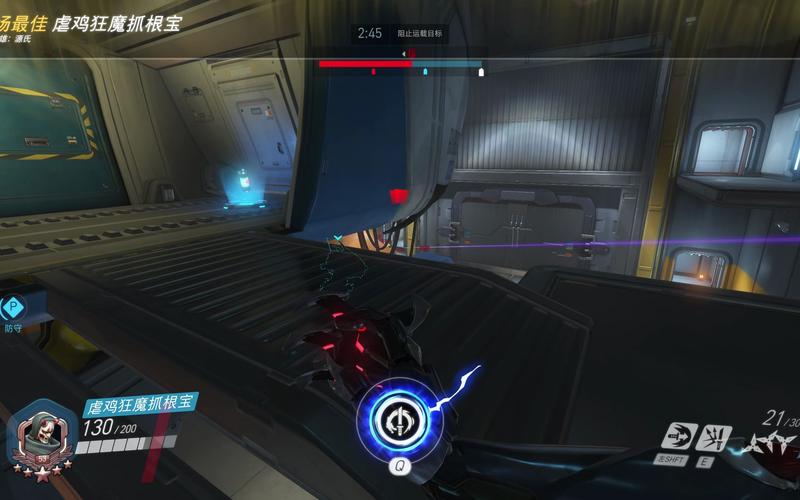
Task: Activate the Swift Strike dash ability icon
Action: tap(676, 436)
